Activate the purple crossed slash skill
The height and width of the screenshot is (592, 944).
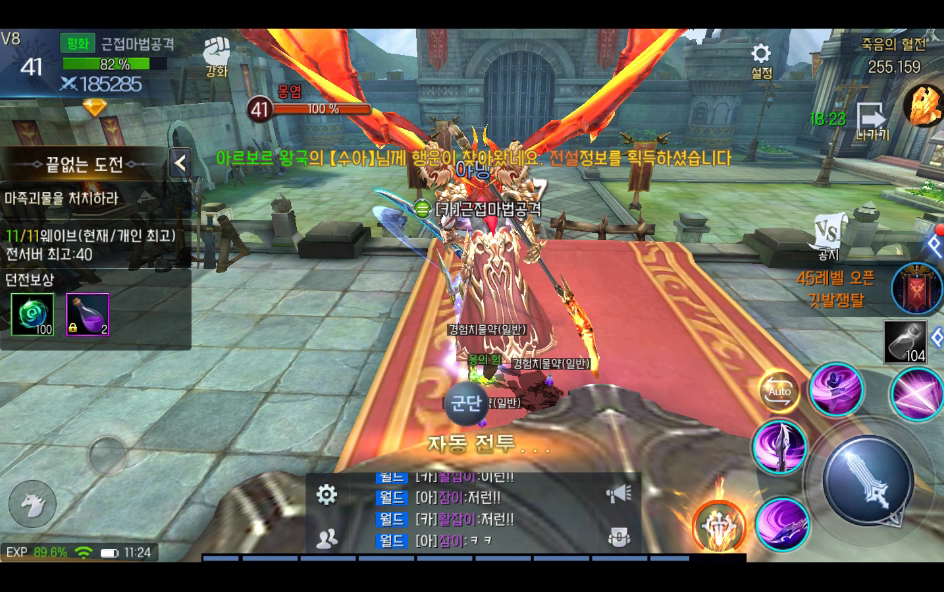tap(914, 392)
